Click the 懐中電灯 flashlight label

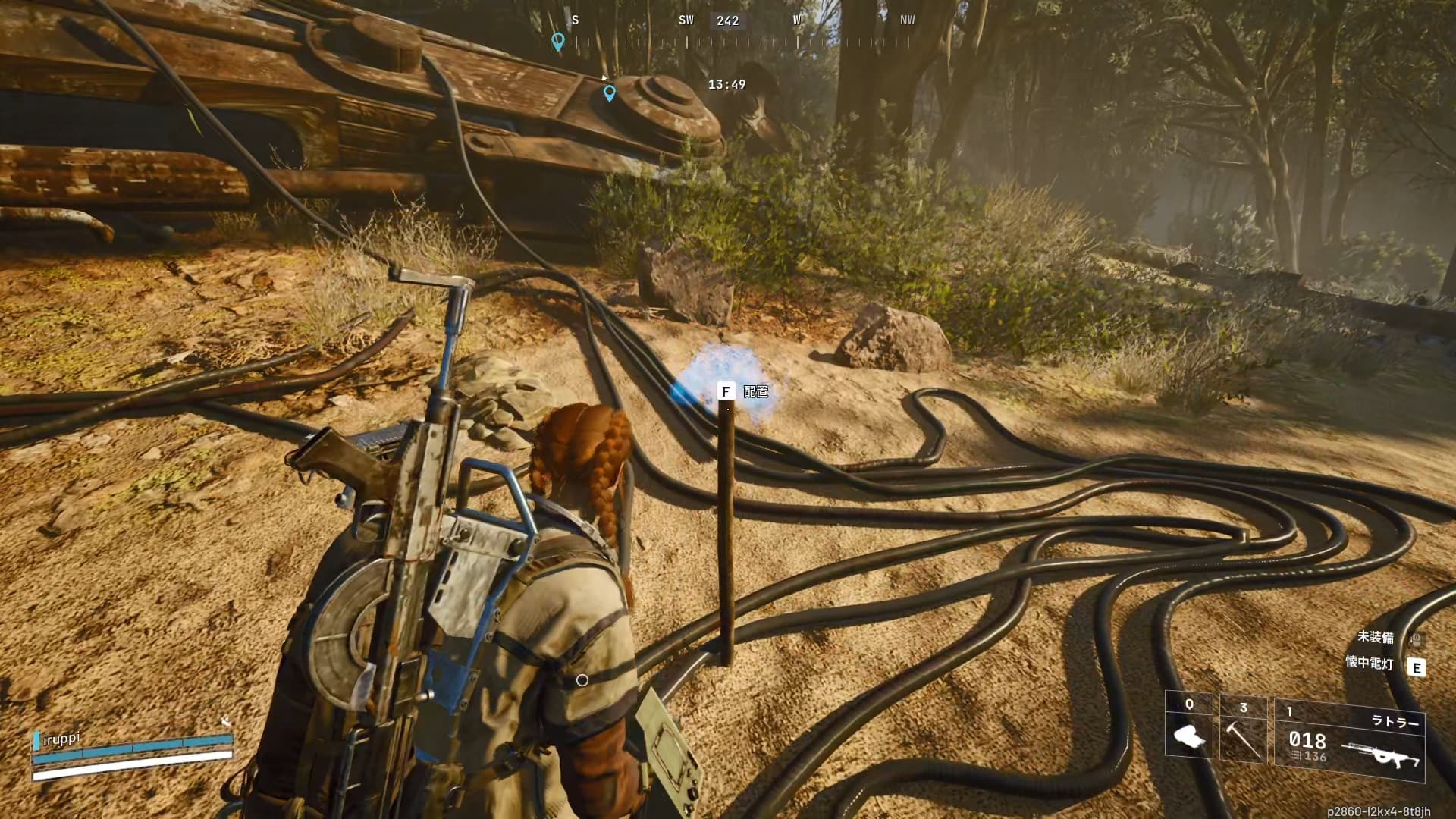[1369, 664]
